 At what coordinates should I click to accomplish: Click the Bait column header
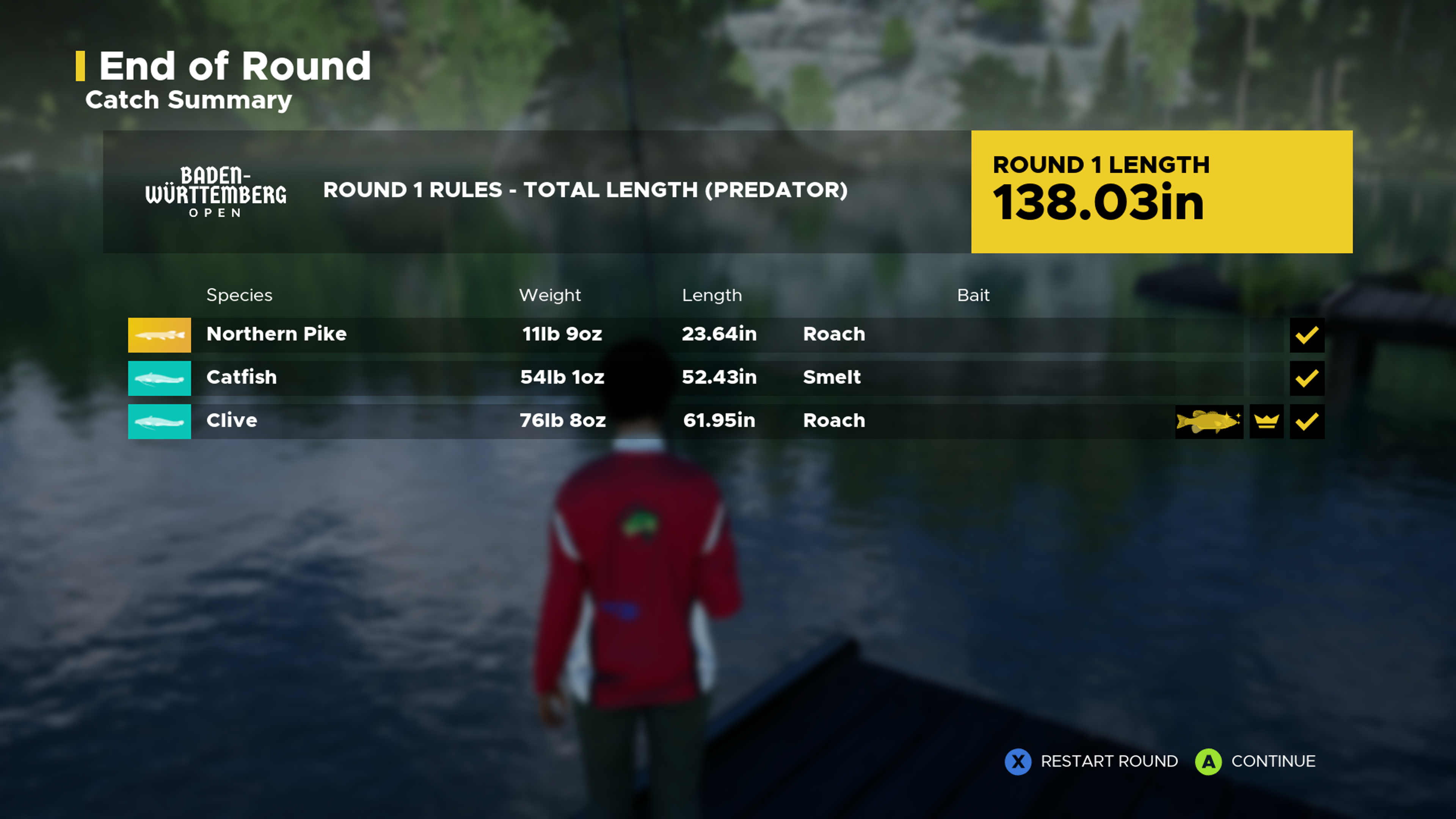tap(973, 295)
